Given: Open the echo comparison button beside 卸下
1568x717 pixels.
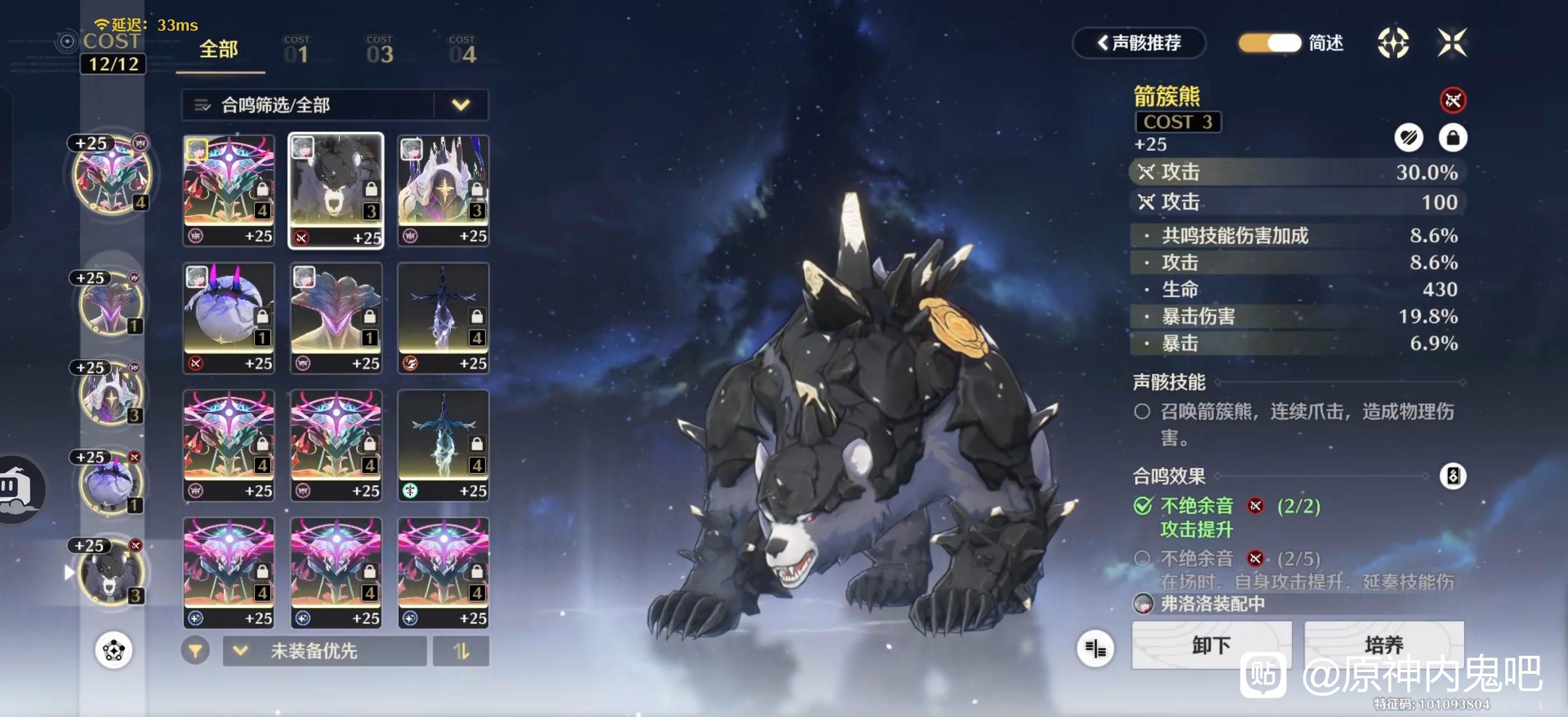Looking at the screenshot, I should [1095, 649].
